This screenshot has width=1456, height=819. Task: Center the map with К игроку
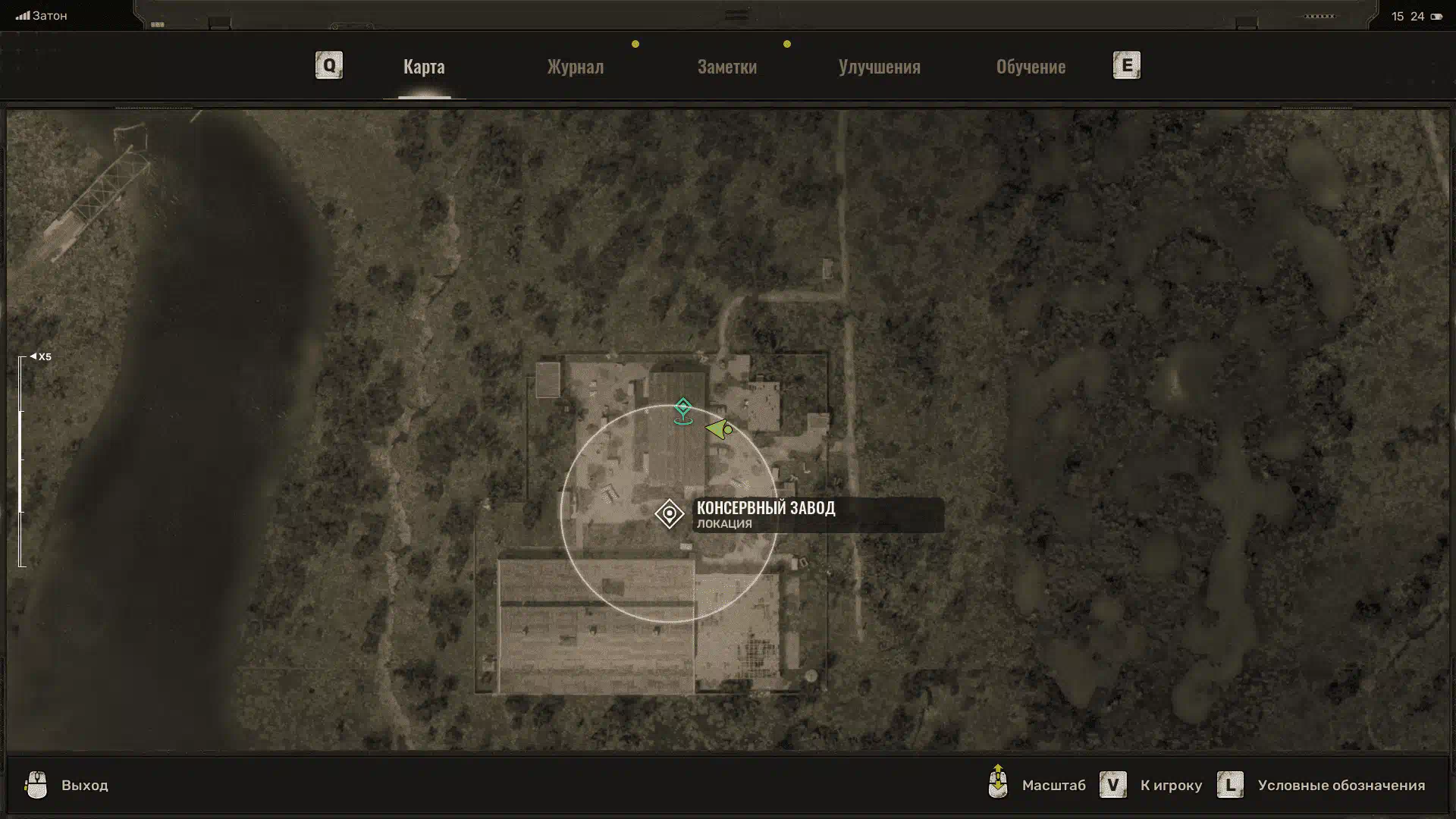coord(1170,786)
